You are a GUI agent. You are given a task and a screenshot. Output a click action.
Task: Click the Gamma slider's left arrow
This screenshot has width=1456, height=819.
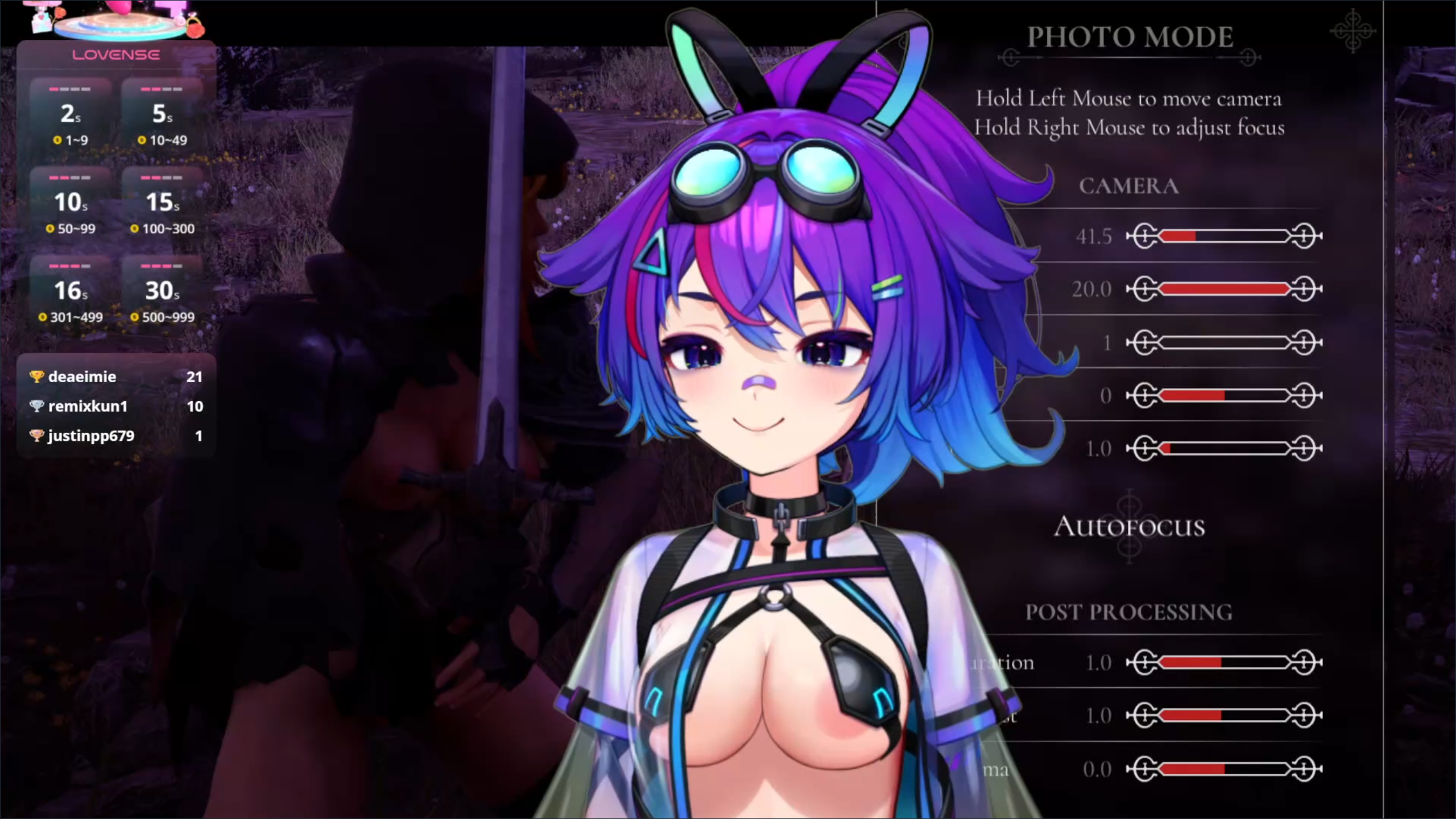pyautogui.click(x=1142, y=770)
